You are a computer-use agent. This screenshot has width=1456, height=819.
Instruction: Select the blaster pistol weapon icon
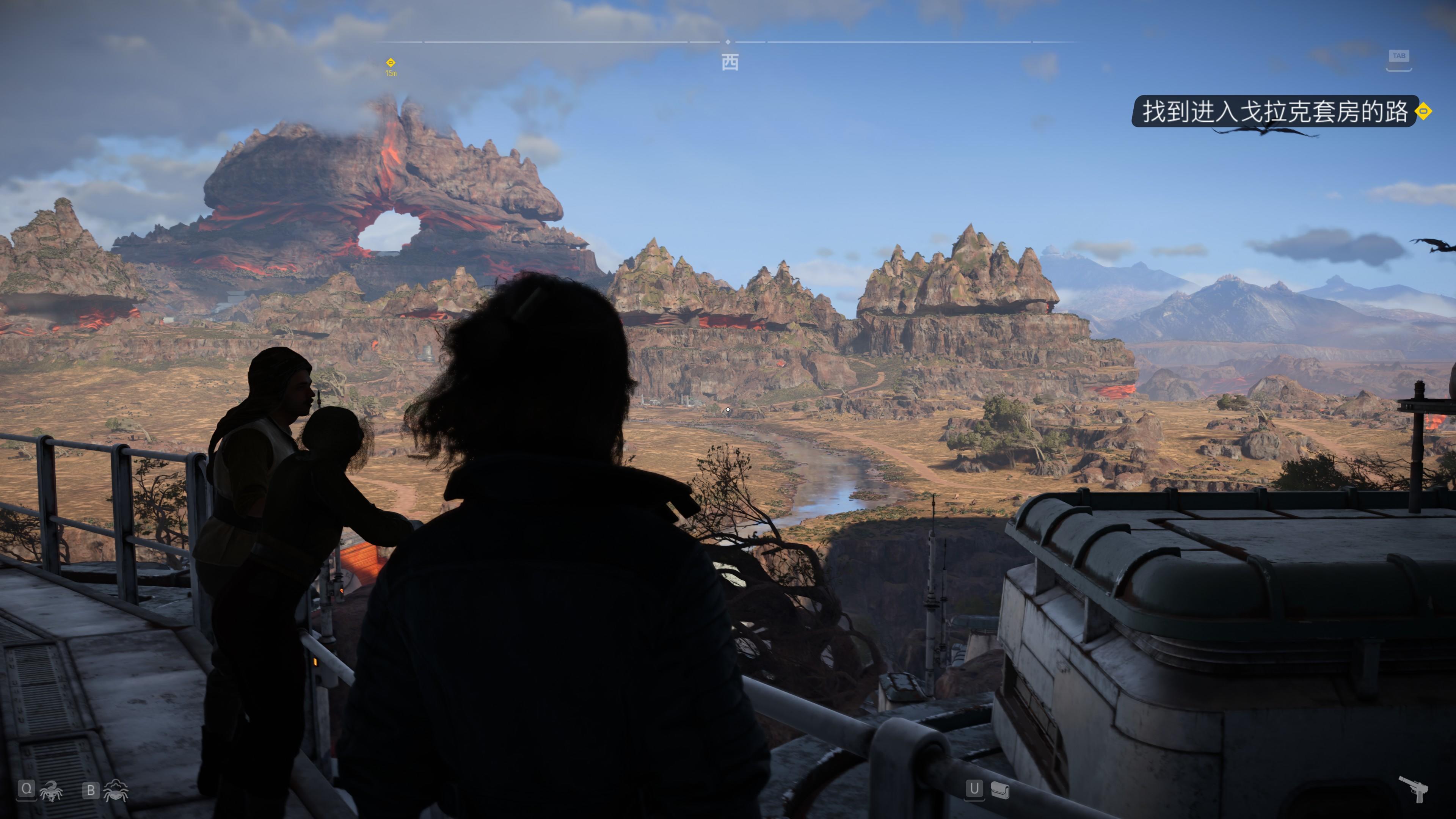[1413, 789]
